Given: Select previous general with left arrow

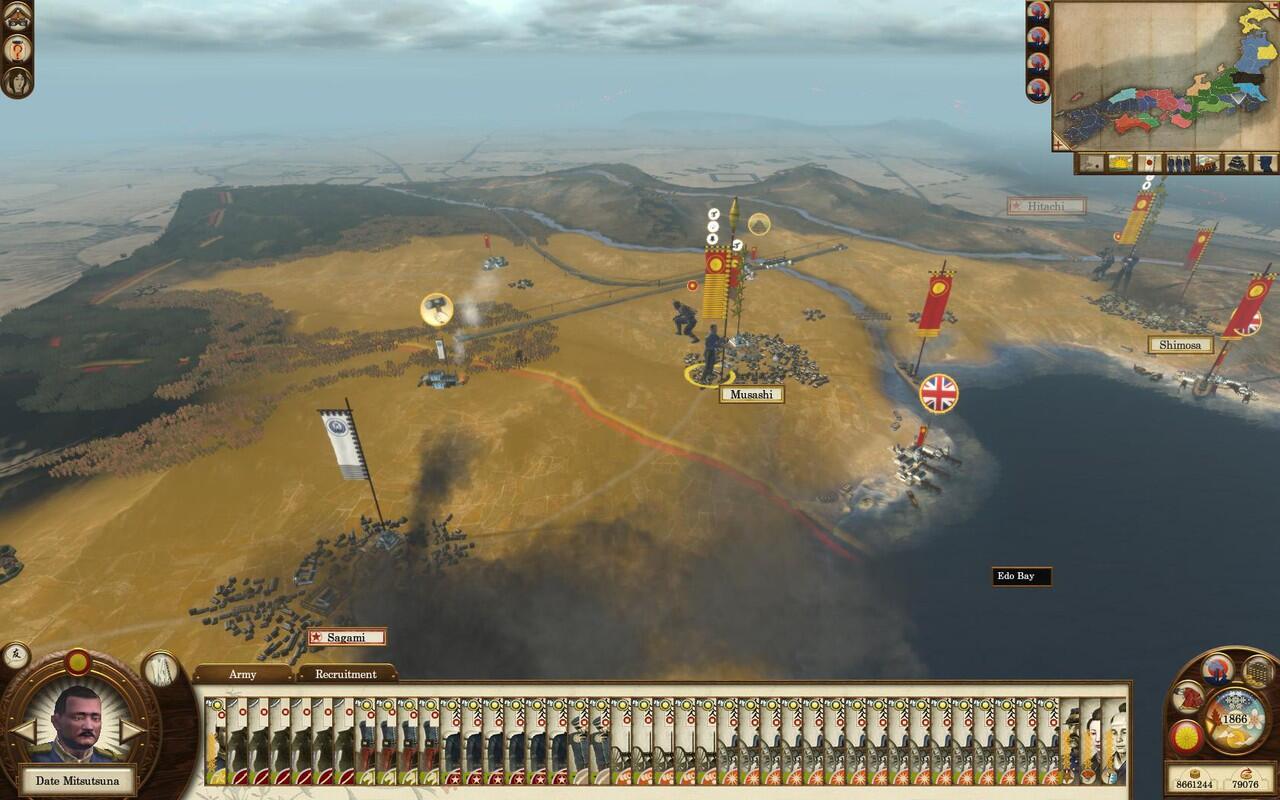Looking at the screenshot, I should pos(22,730).
